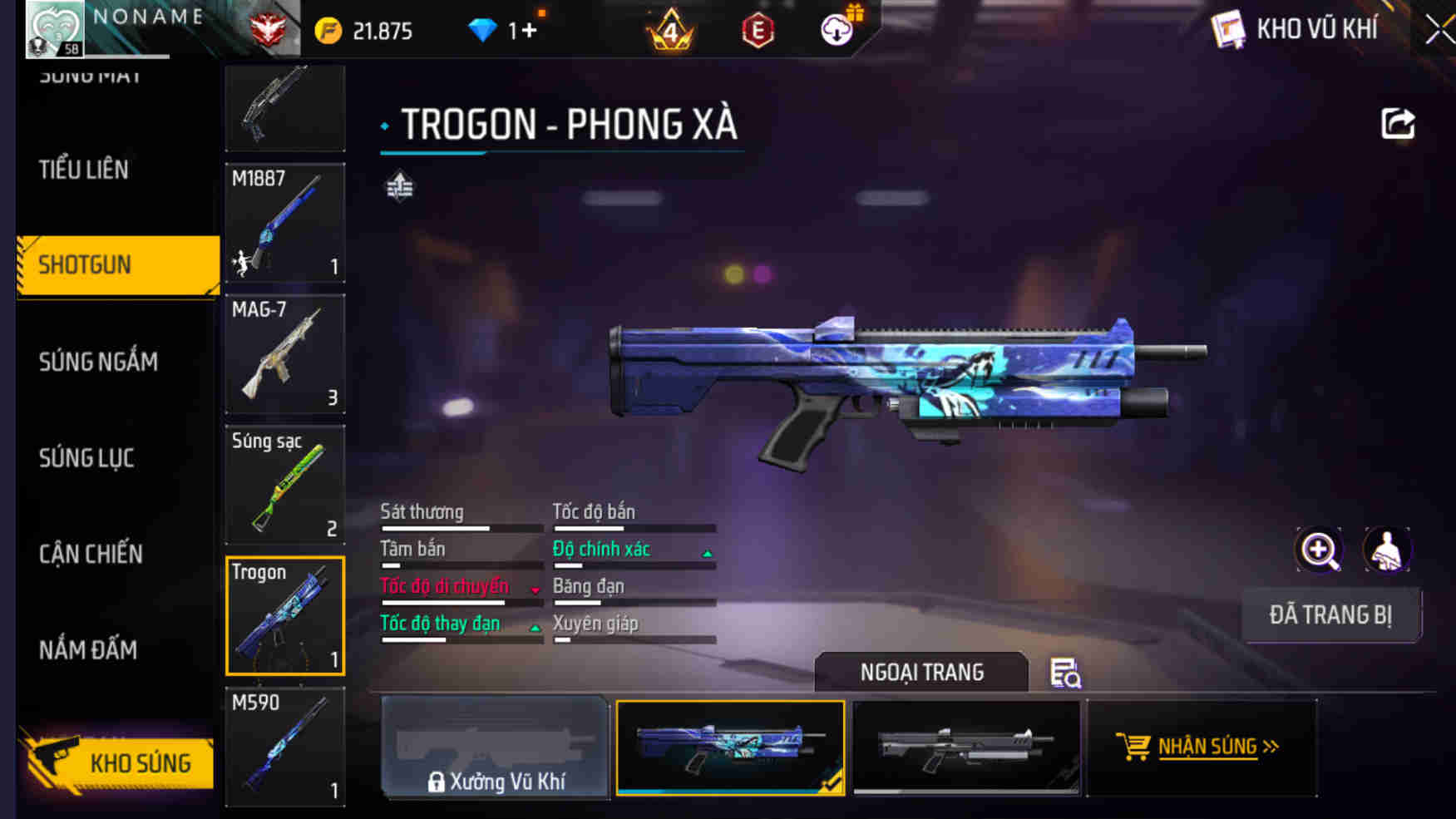Close the weapon vault screen
1456x819 pixels.
tap(1439, 31)
